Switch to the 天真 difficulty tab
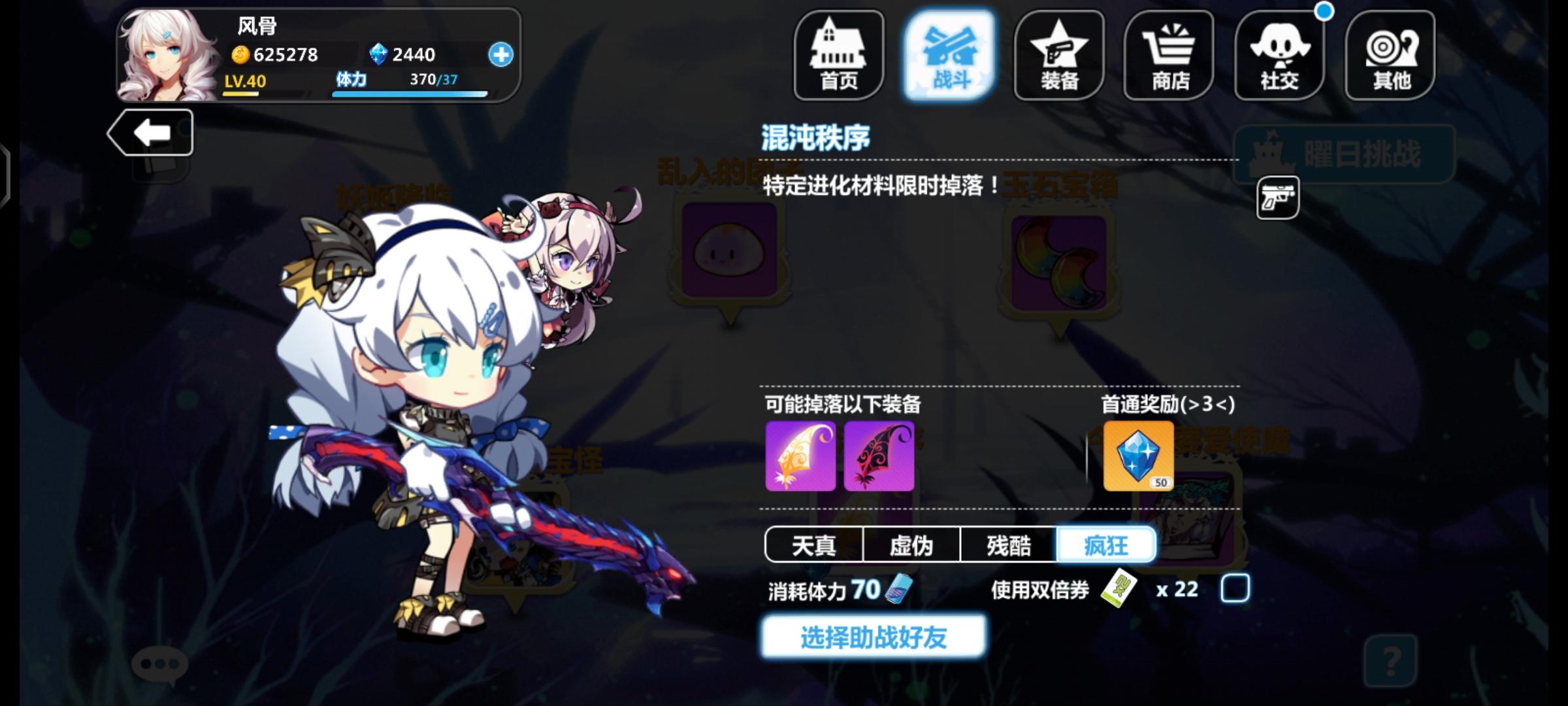The image size is (1568, 706). pyautogui.click(x=813, y=545)
